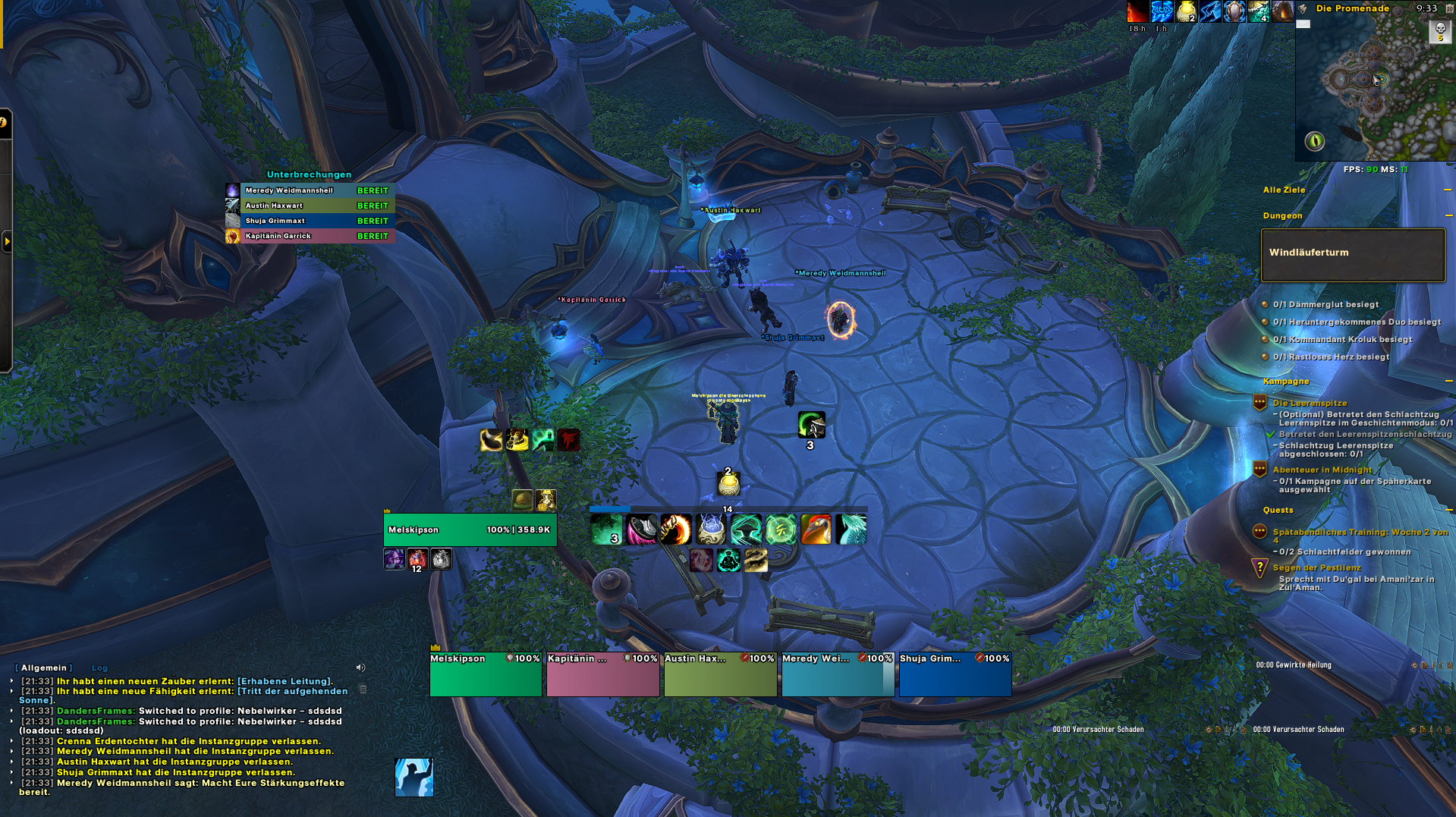The image size is (1456, 817).
Task: Click the skull dungeon difficulty icon
Action: (x=1439, y=30)
